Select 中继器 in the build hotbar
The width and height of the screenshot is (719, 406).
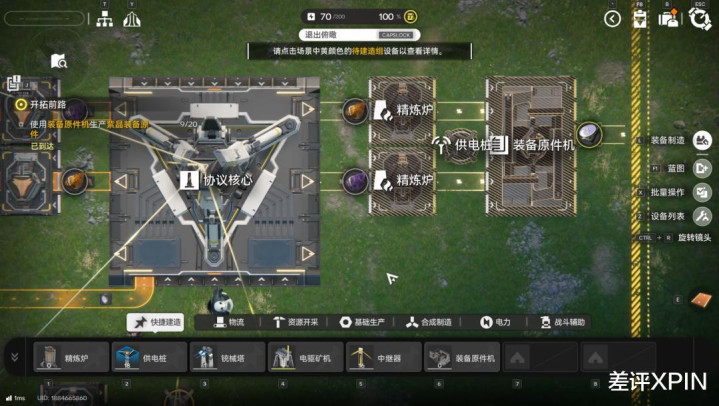[383, 357]
